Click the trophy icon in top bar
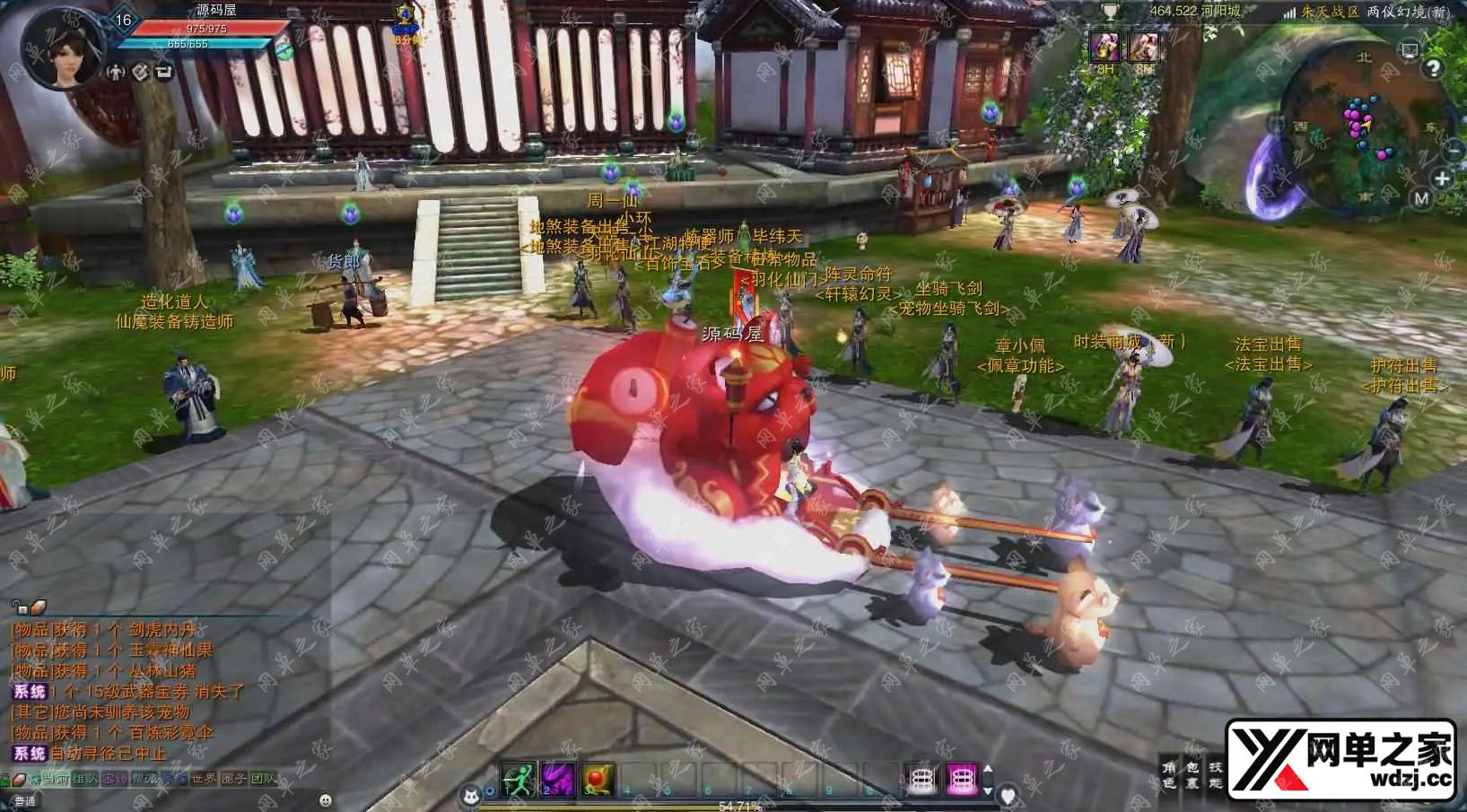The height and width of the screenshot is (812, 1467). 1111,12
